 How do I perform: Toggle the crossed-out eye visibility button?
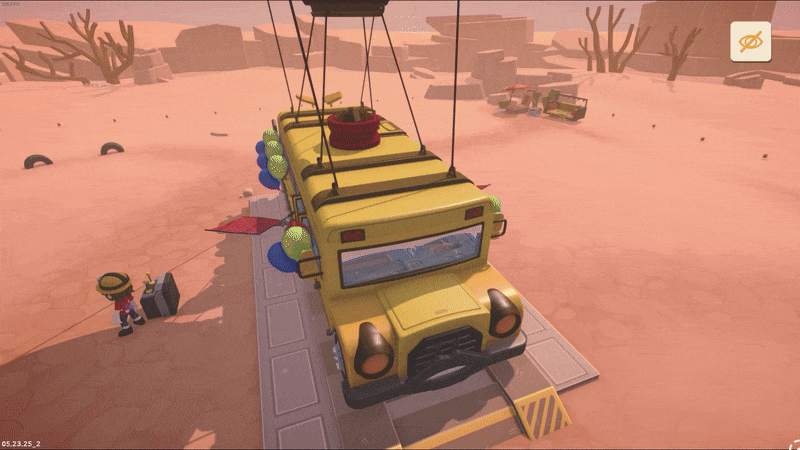point(750,42)
